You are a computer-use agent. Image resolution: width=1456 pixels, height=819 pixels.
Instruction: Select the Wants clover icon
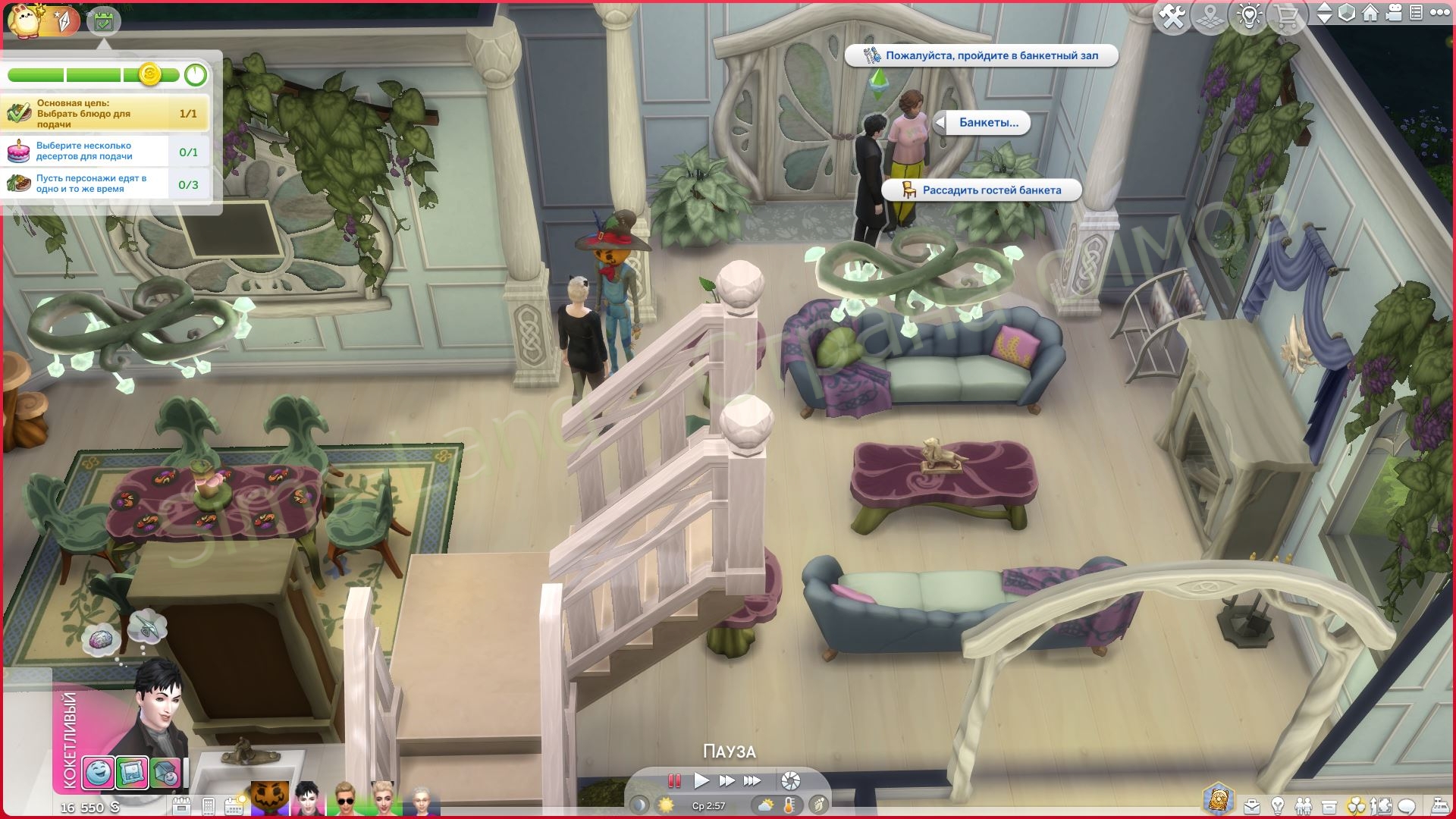coord(1357,805)
